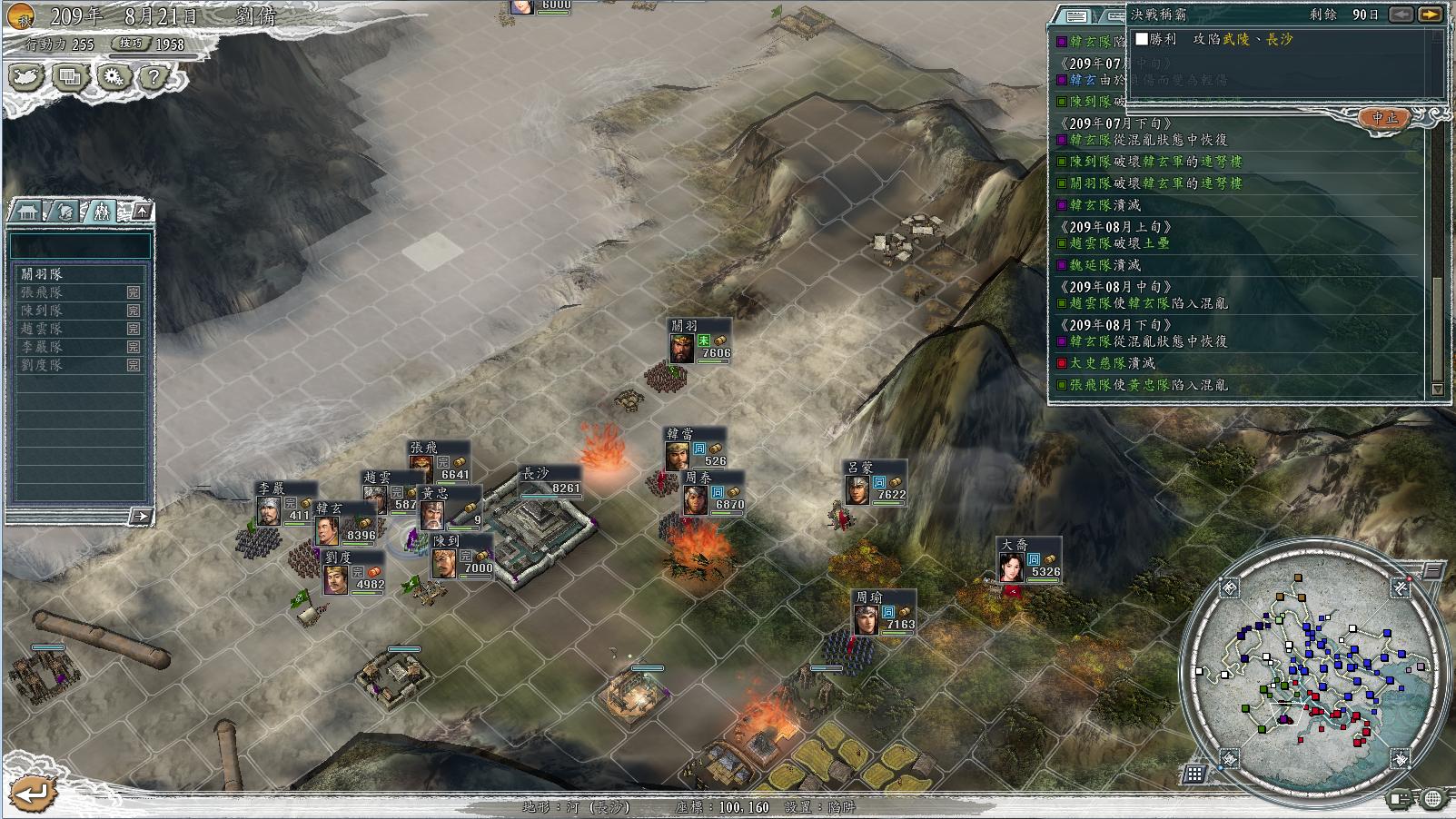Screen dimensions: 1456x819
Task: Switch to the troop units tab
Action: coord(101,212)
